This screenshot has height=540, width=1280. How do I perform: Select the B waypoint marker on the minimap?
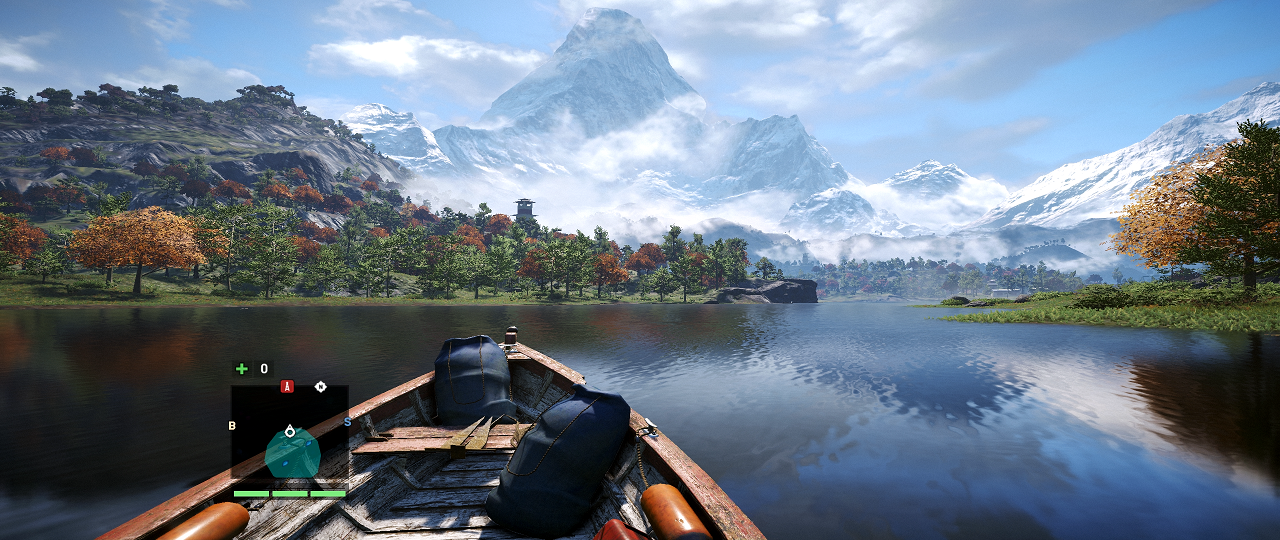(232, 425)
